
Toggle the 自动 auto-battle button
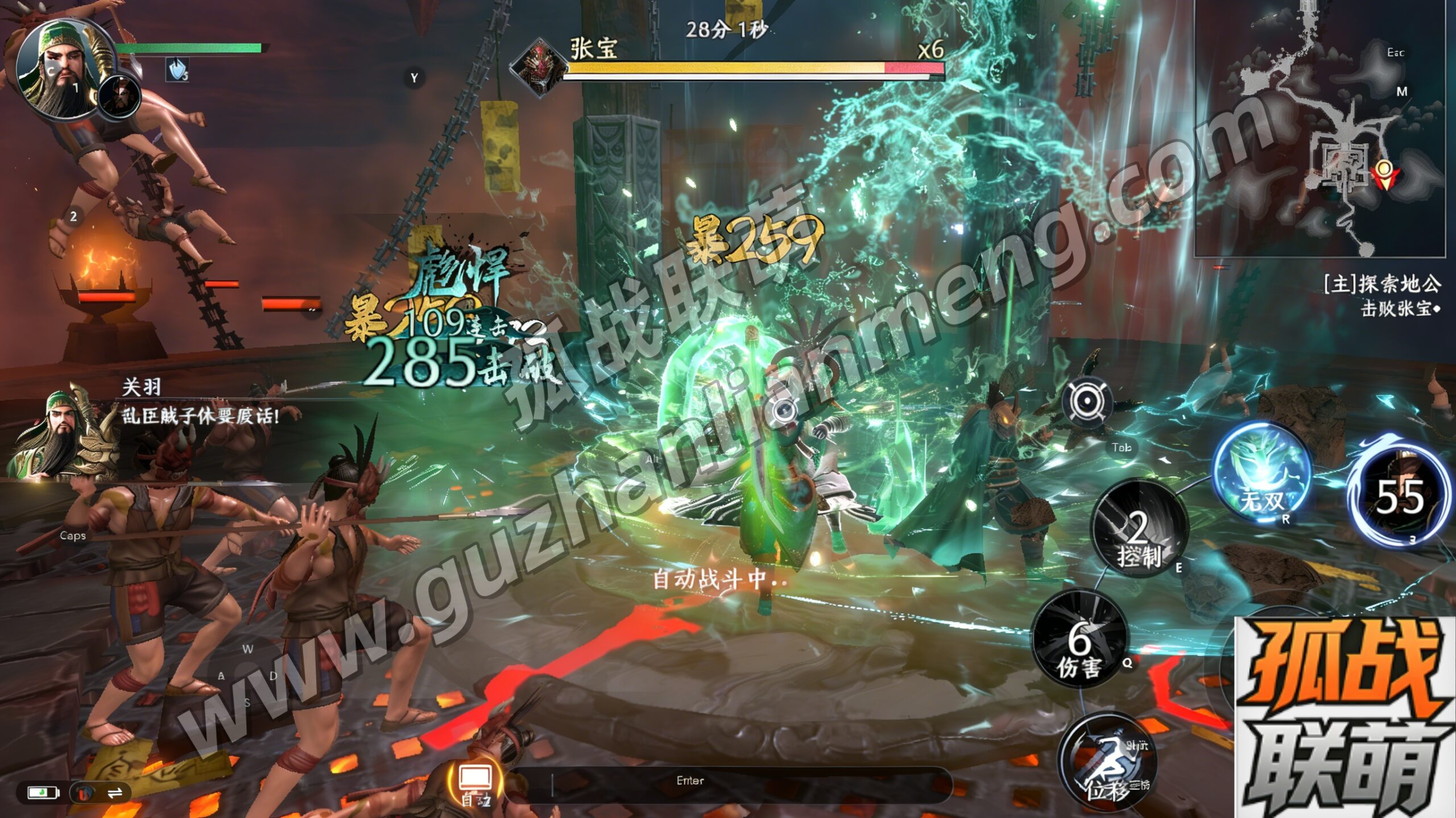pos(475,782)
